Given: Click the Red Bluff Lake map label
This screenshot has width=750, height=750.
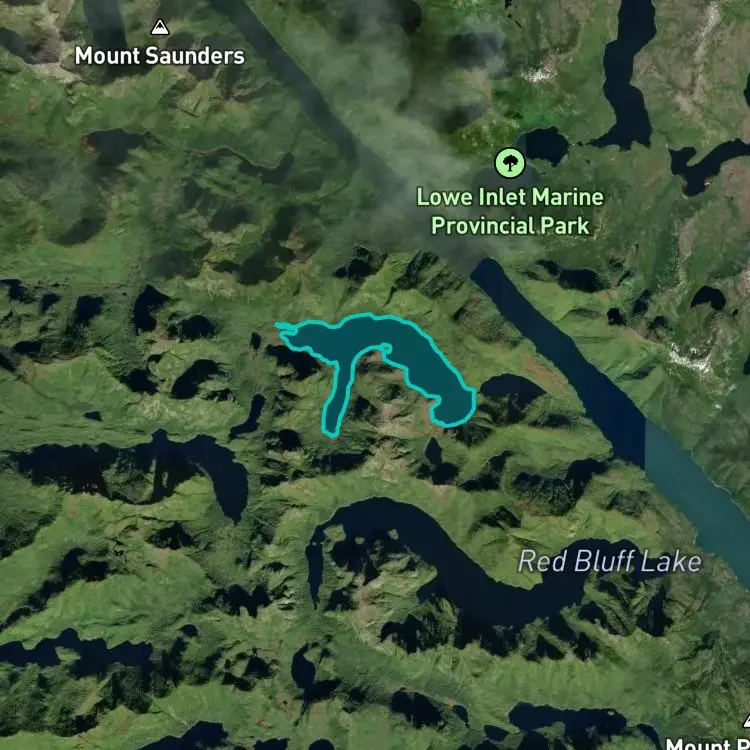Looking at the screenshot, I should click(x=609, y=561).
